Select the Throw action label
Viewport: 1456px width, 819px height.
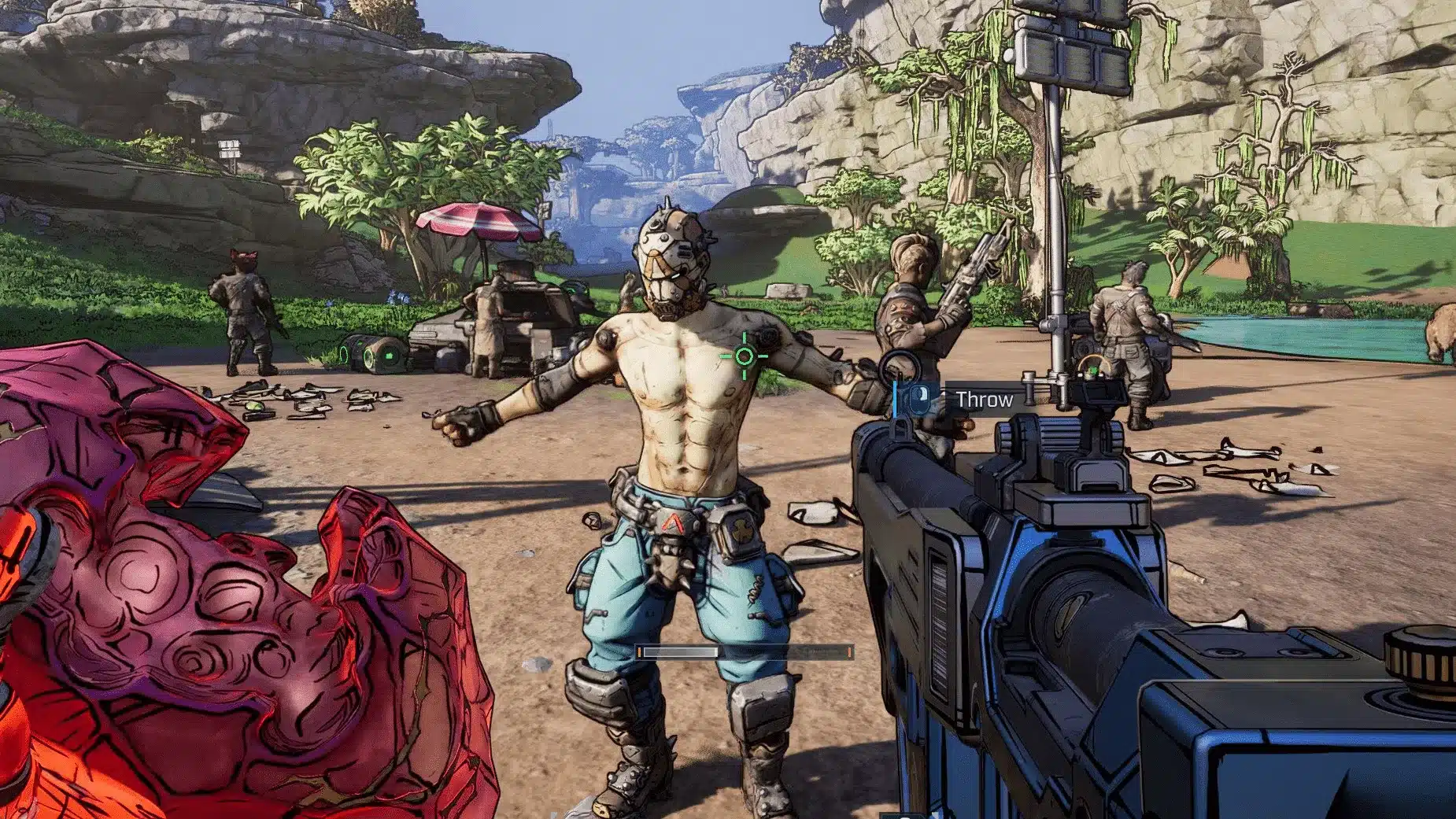point(983,399)
